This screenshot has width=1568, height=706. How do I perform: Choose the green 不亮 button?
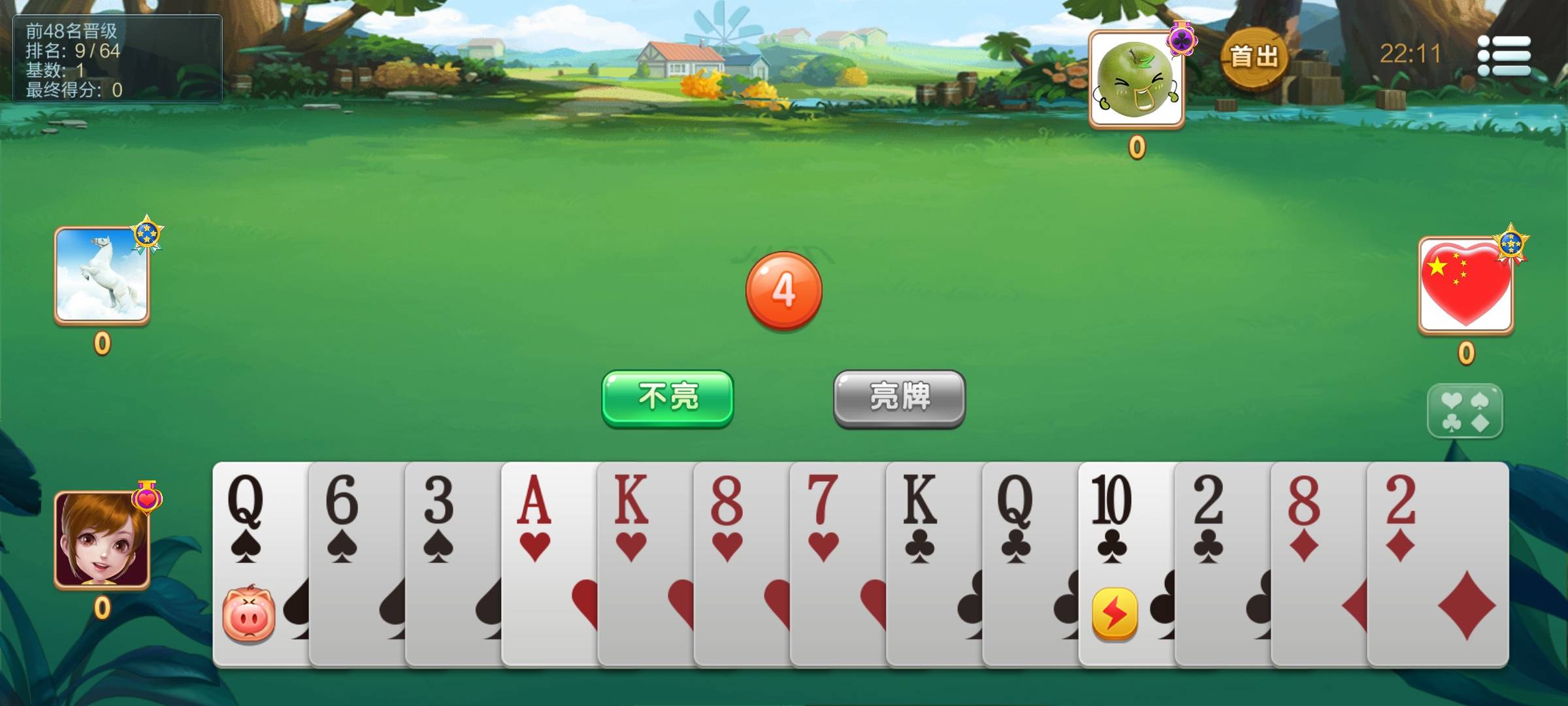pos(667,398)
